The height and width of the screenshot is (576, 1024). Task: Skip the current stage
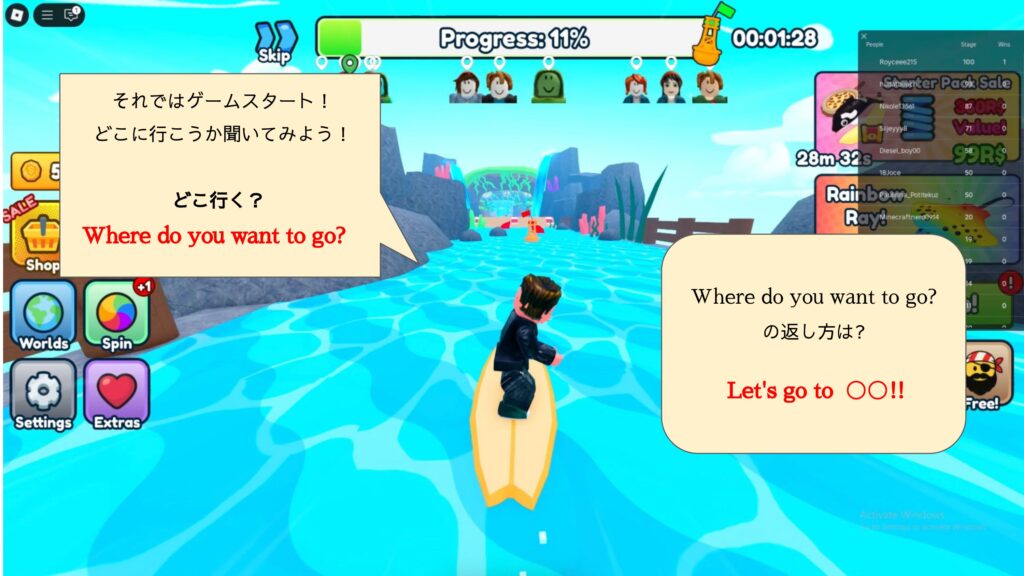pyautogui.click(x=274, y=42)
